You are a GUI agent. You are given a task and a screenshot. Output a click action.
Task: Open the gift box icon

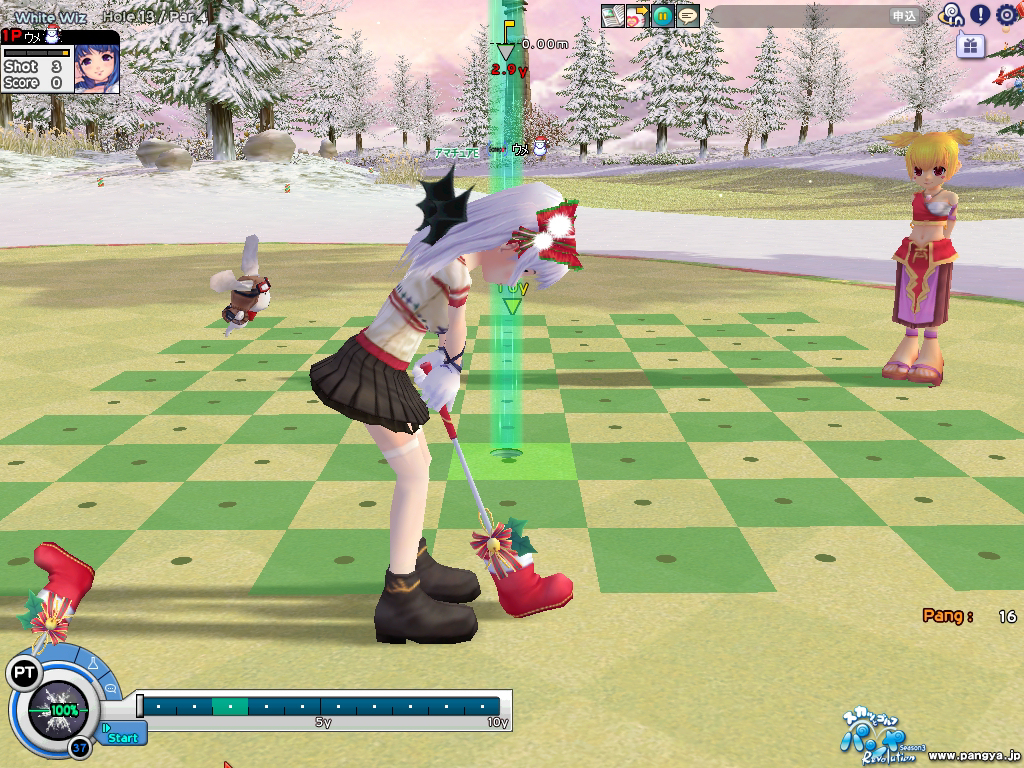pyautogui.click(x=970, y=45)
